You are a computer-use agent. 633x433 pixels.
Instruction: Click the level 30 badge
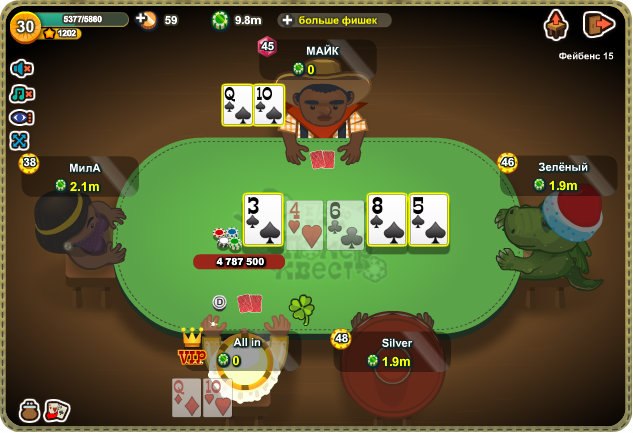click(23, 24)
